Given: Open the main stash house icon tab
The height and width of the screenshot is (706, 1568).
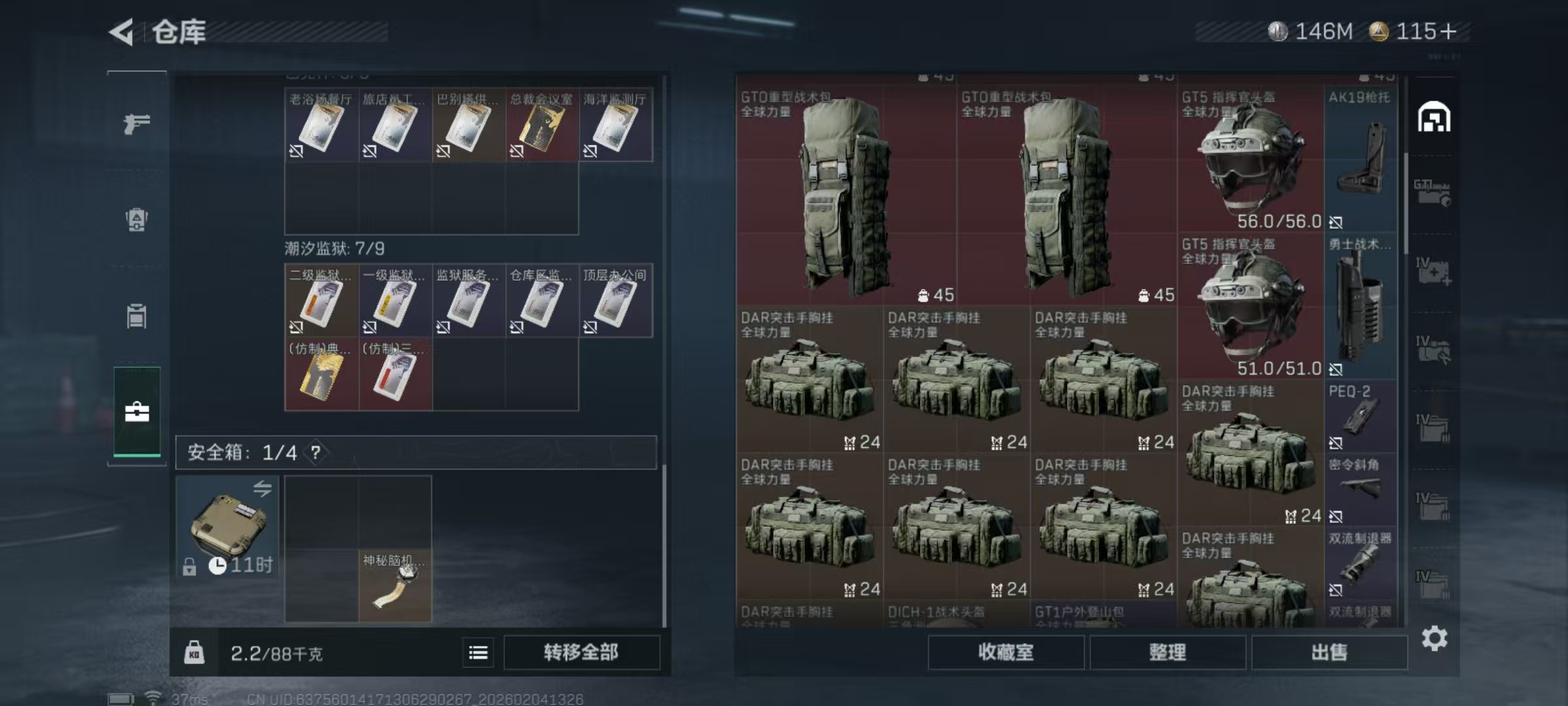Looking at the screenshot, I should [x=1433, y=118].
